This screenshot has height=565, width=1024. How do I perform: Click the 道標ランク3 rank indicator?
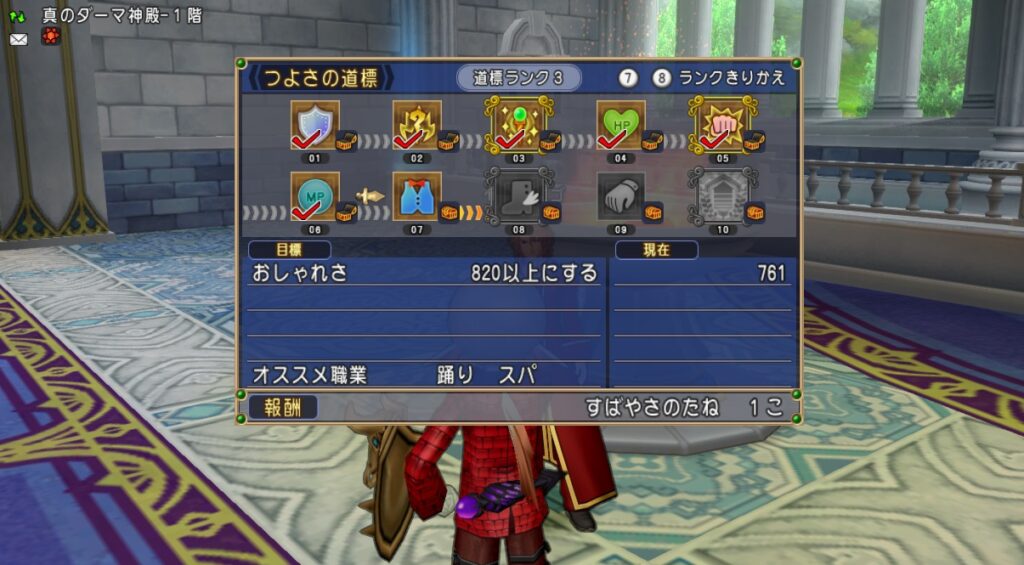518,78
